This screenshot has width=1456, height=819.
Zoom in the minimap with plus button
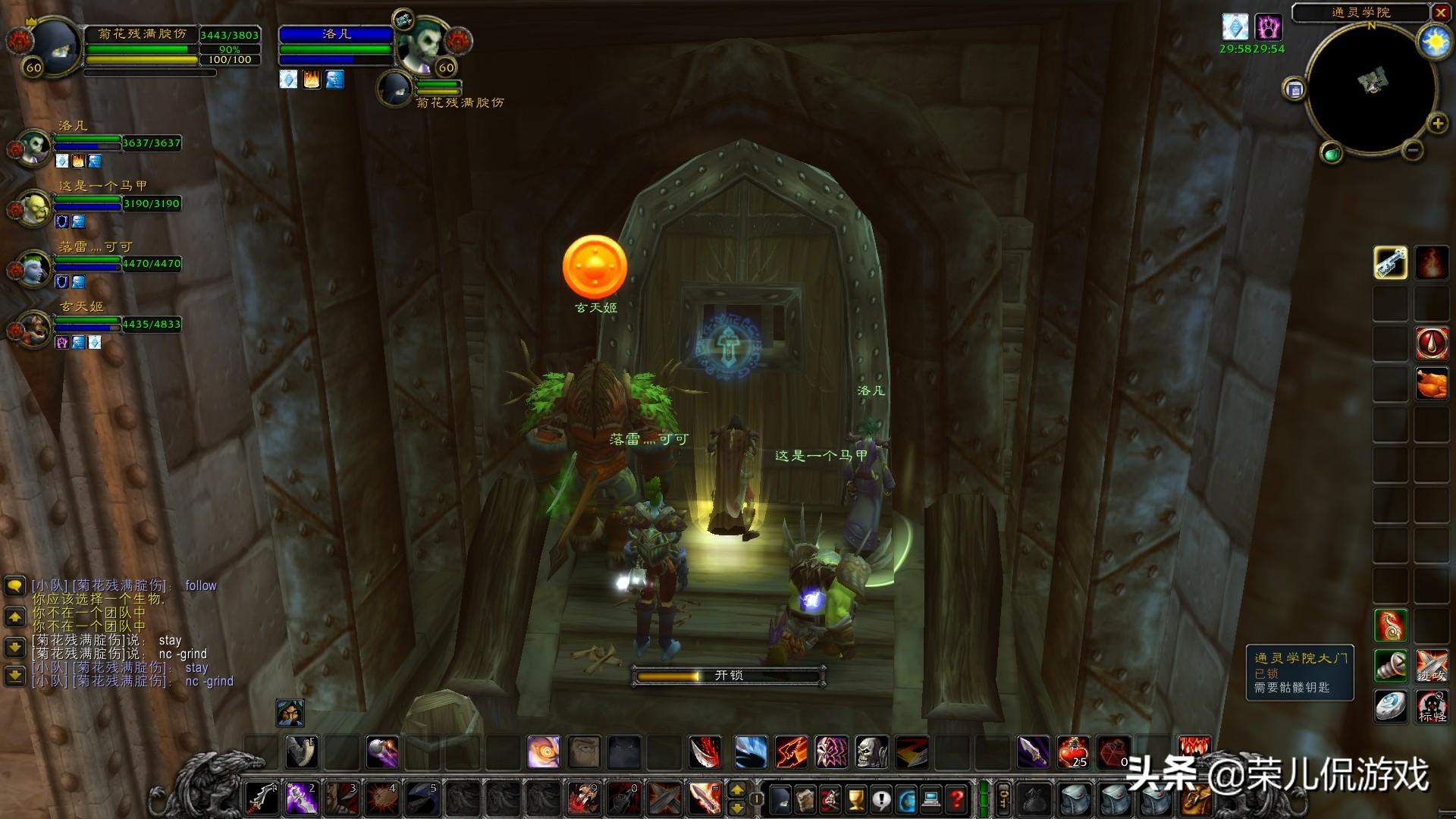click(1437, 124)
